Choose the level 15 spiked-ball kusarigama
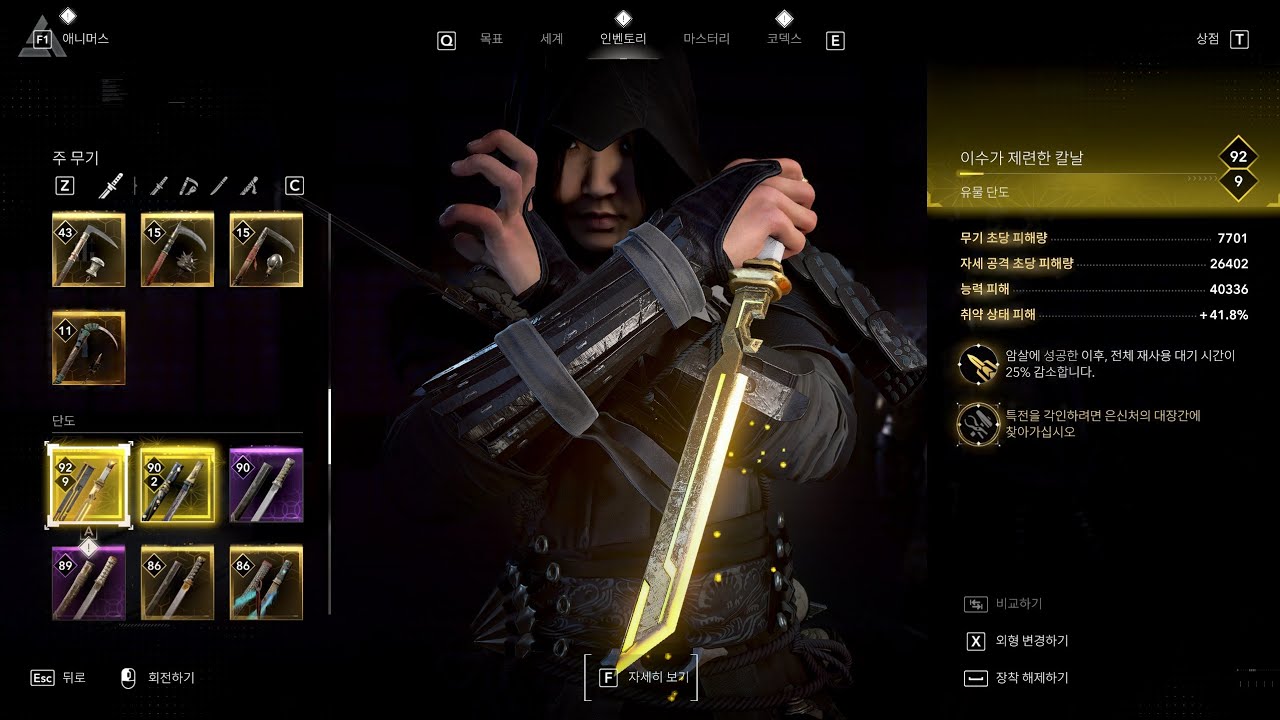The width and height of the screenshot is (1280, 720). 177,250
